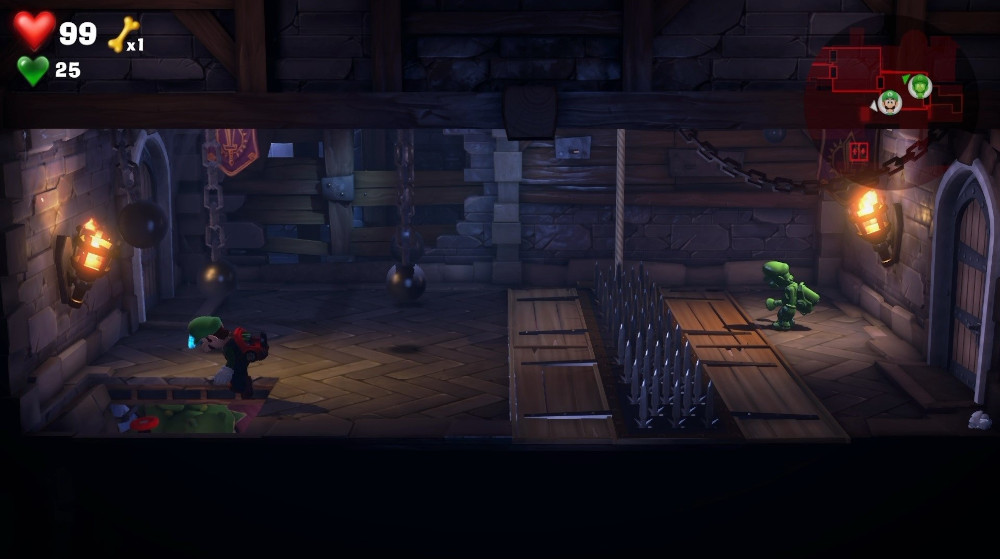Click the golden bone item icon
Screen dimensions: 1000x559
(x=122, y=35)
